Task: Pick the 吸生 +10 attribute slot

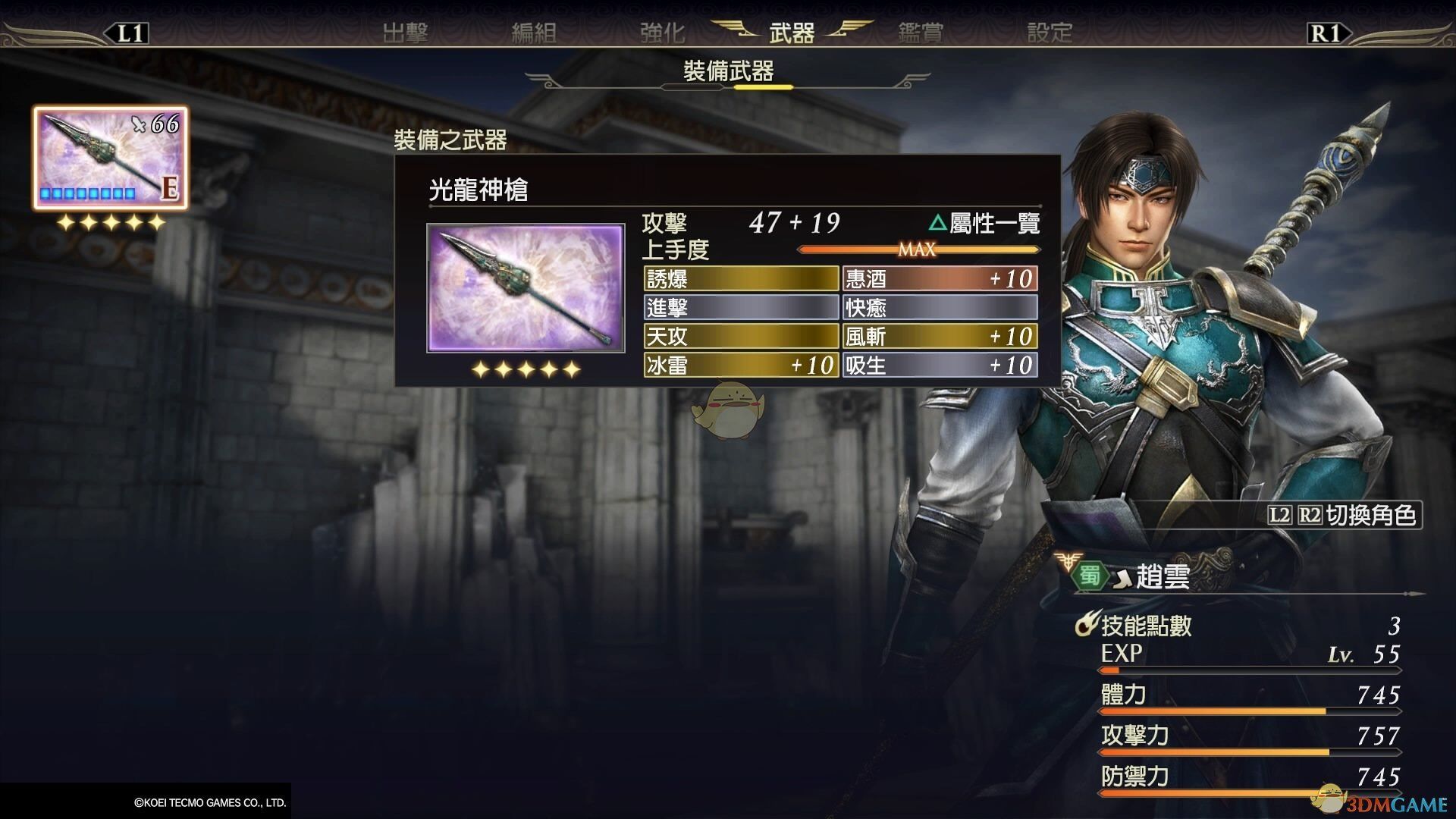Action: pos(940,365)
